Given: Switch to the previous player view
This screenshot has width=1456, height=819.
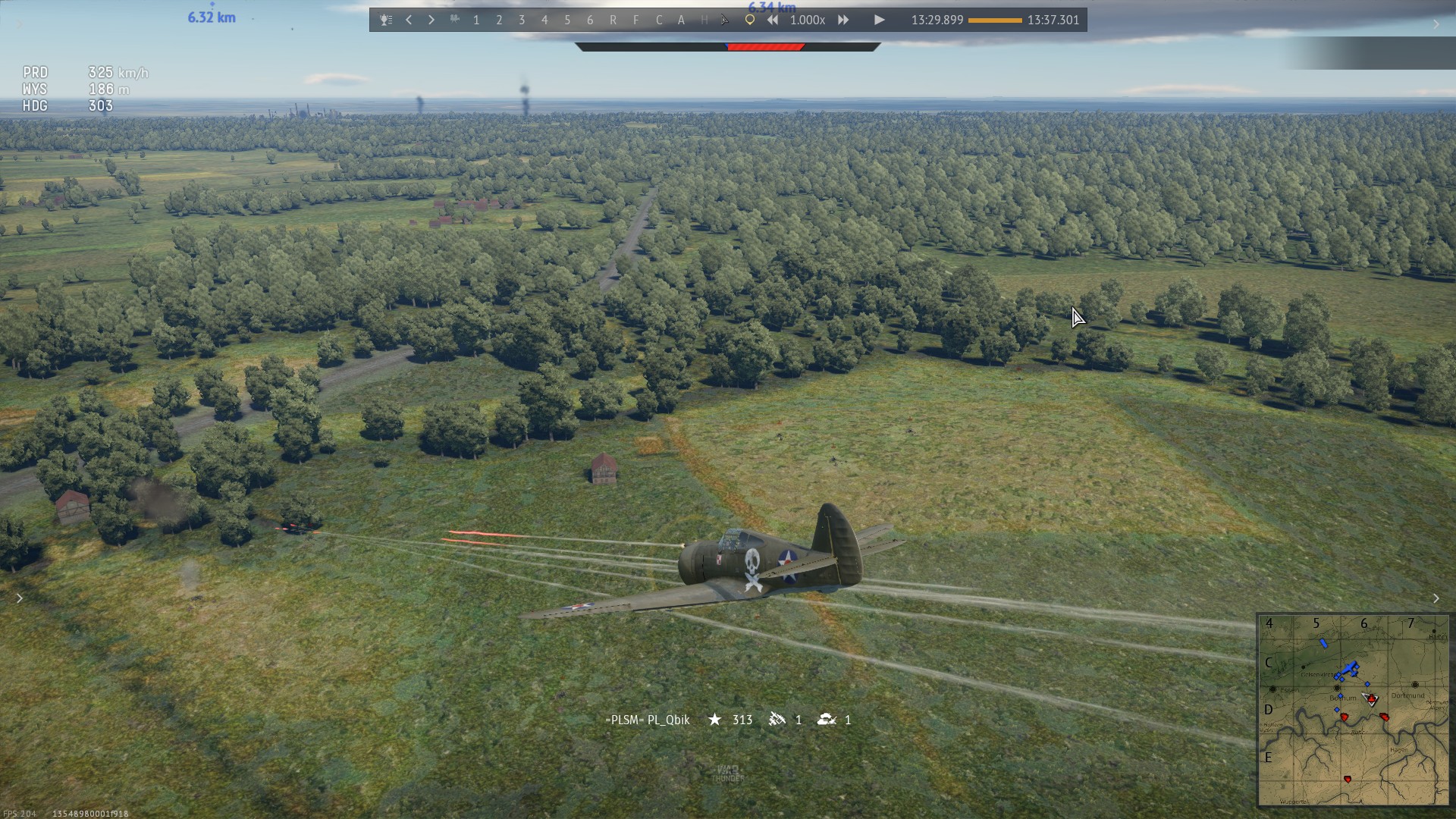Looking at the screenshot, I should 409,20.
